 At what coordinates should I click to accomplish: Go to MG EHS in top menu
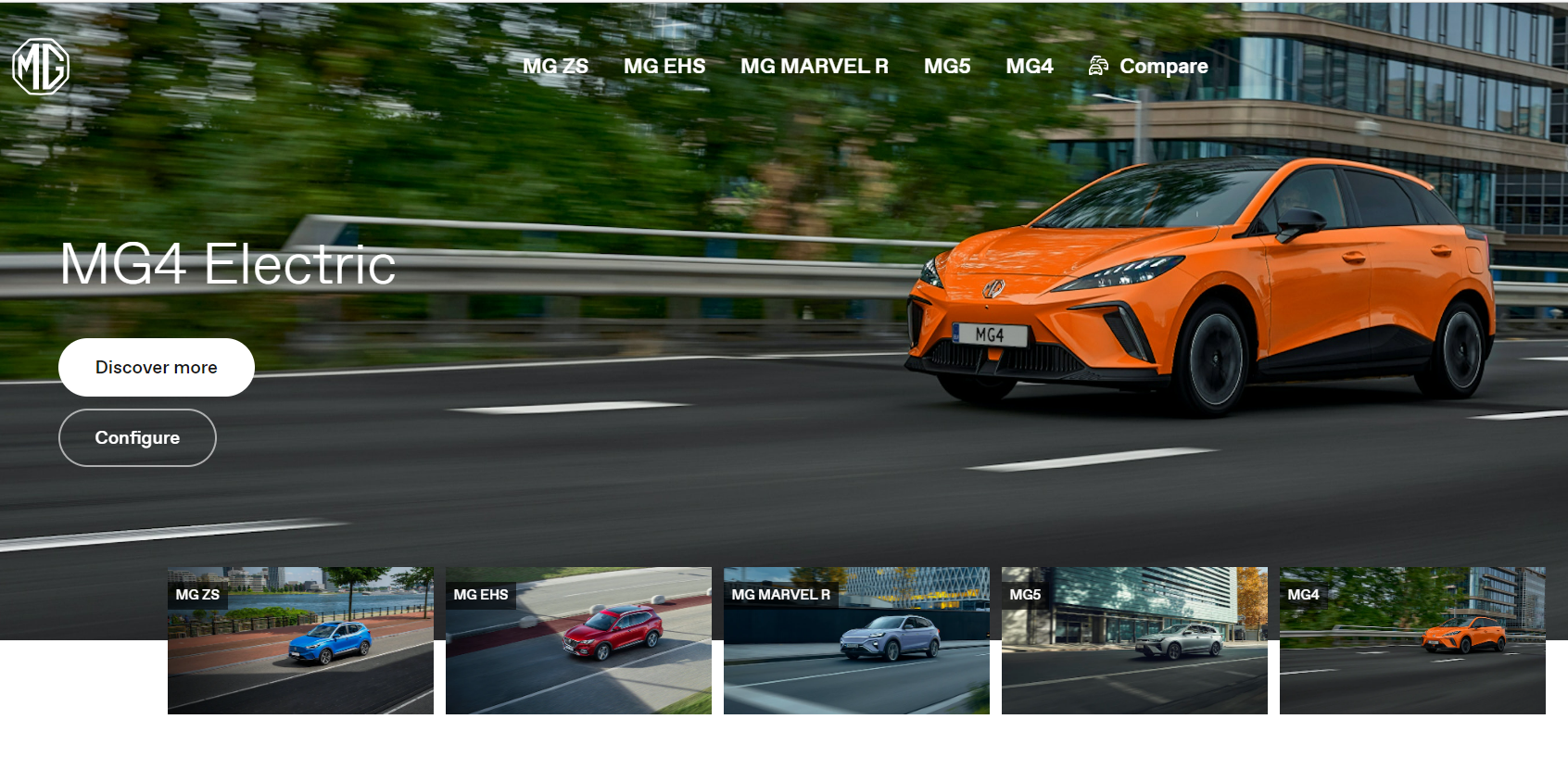pyautogui.click(x=664, y=67)
